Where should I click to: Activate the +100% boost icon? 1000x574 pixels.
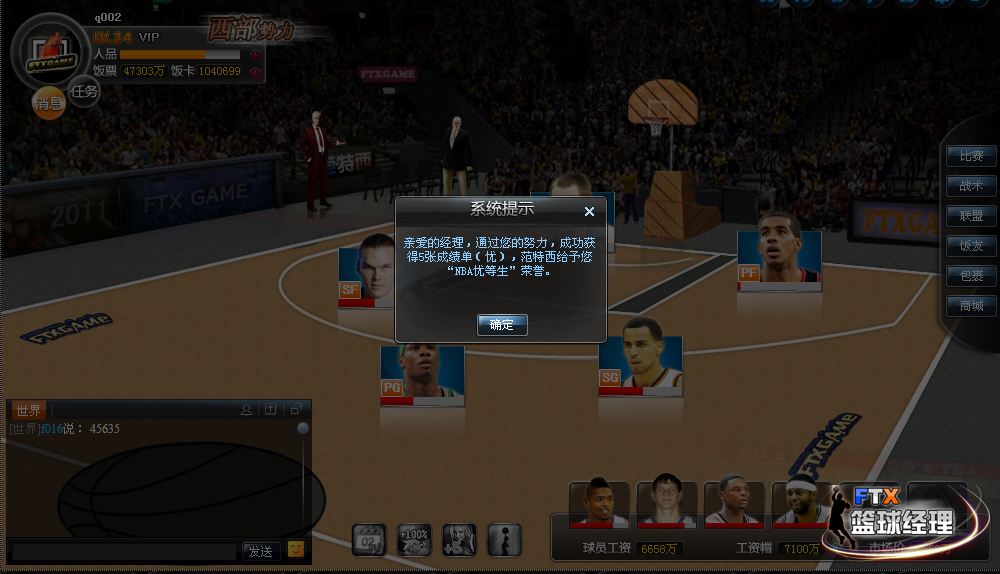tap(414, 539)
